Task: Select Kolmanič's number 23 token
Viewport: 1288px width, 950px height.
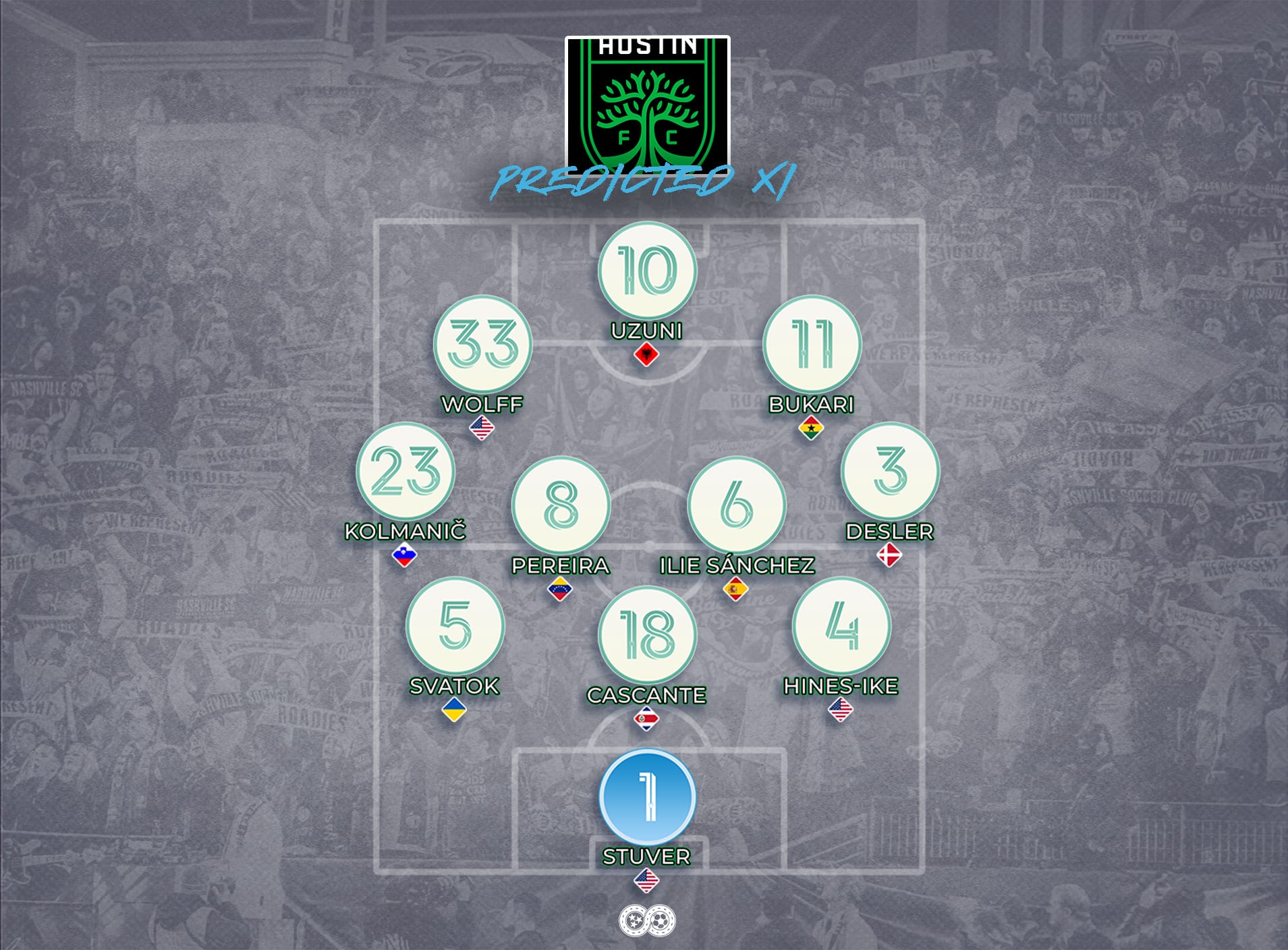Action: point(405,471)
